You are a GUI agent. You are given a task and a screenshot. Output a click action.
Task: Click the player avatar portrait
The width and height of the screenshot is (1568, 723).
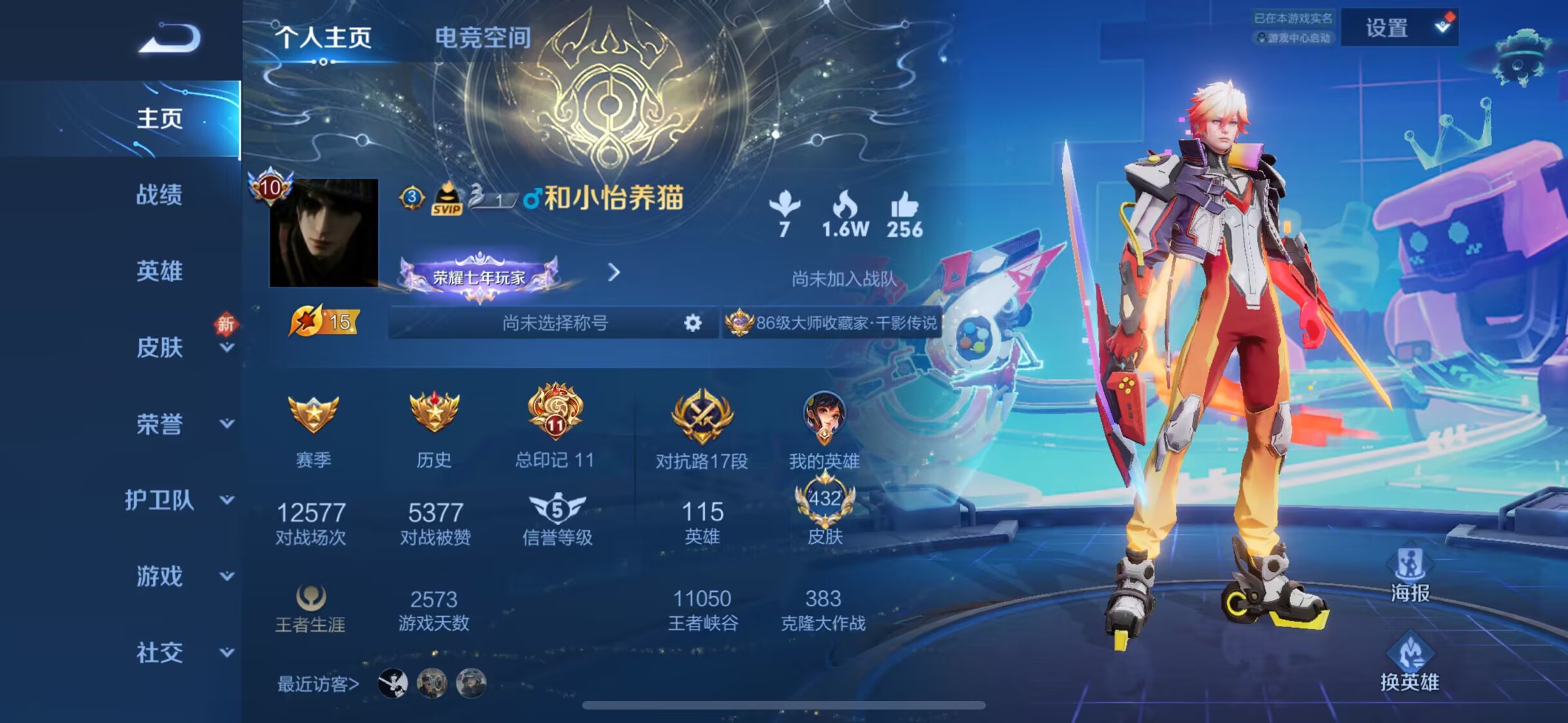tap(323, 233)
